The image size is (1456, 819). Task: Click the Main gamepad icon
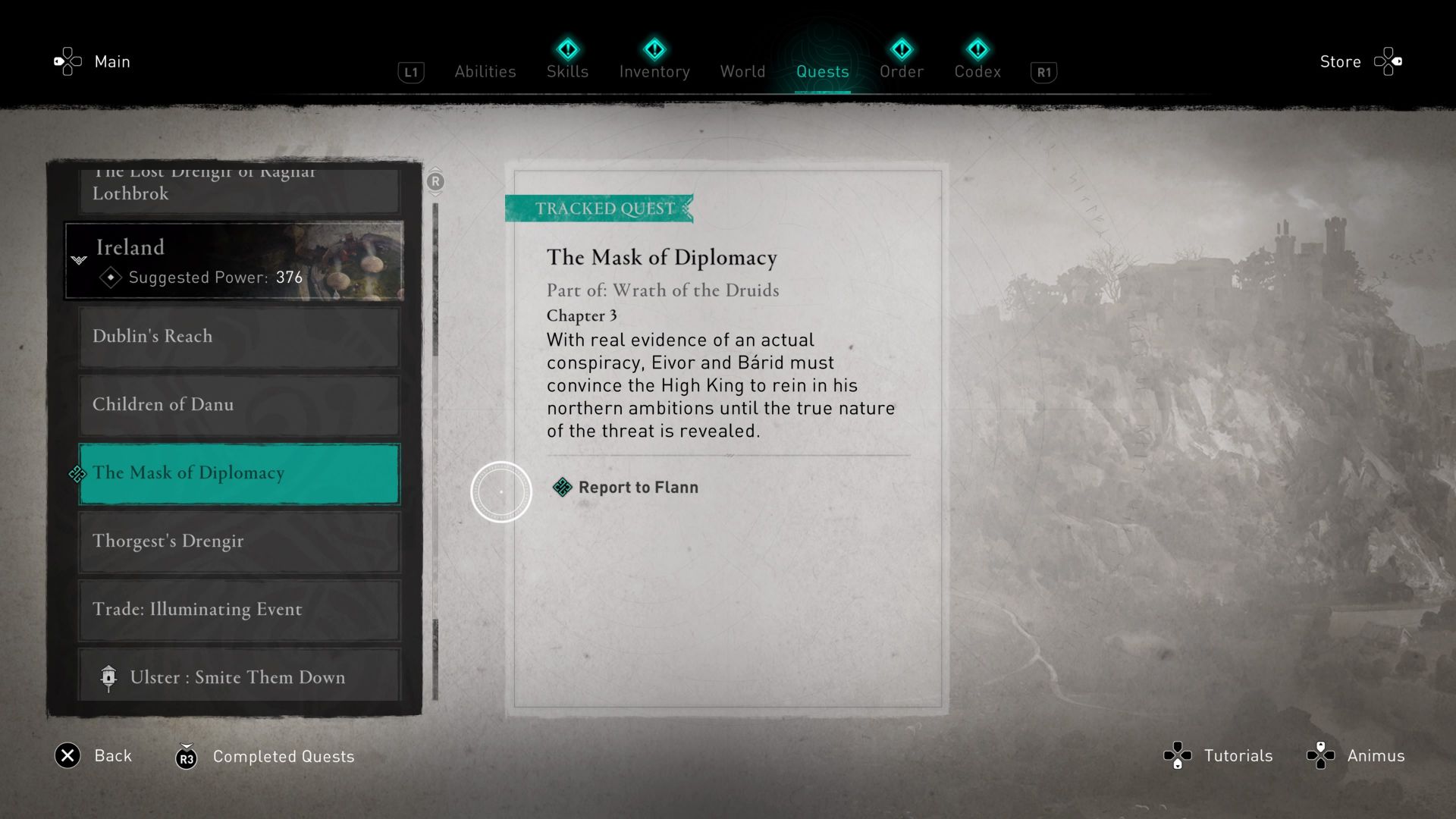(67, 61)
